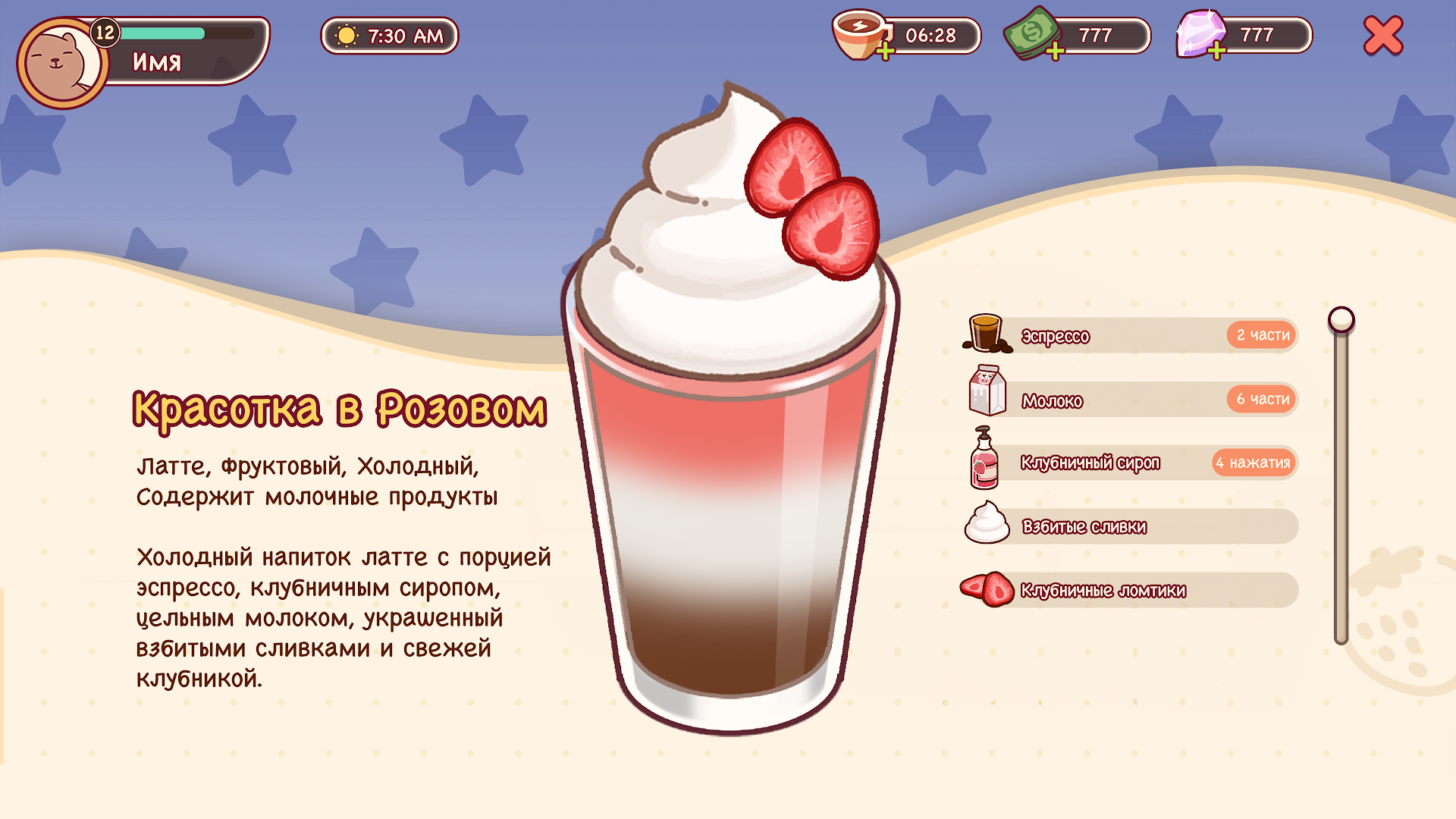Select the espresso ingredient icon

click(x=985, y=334)
